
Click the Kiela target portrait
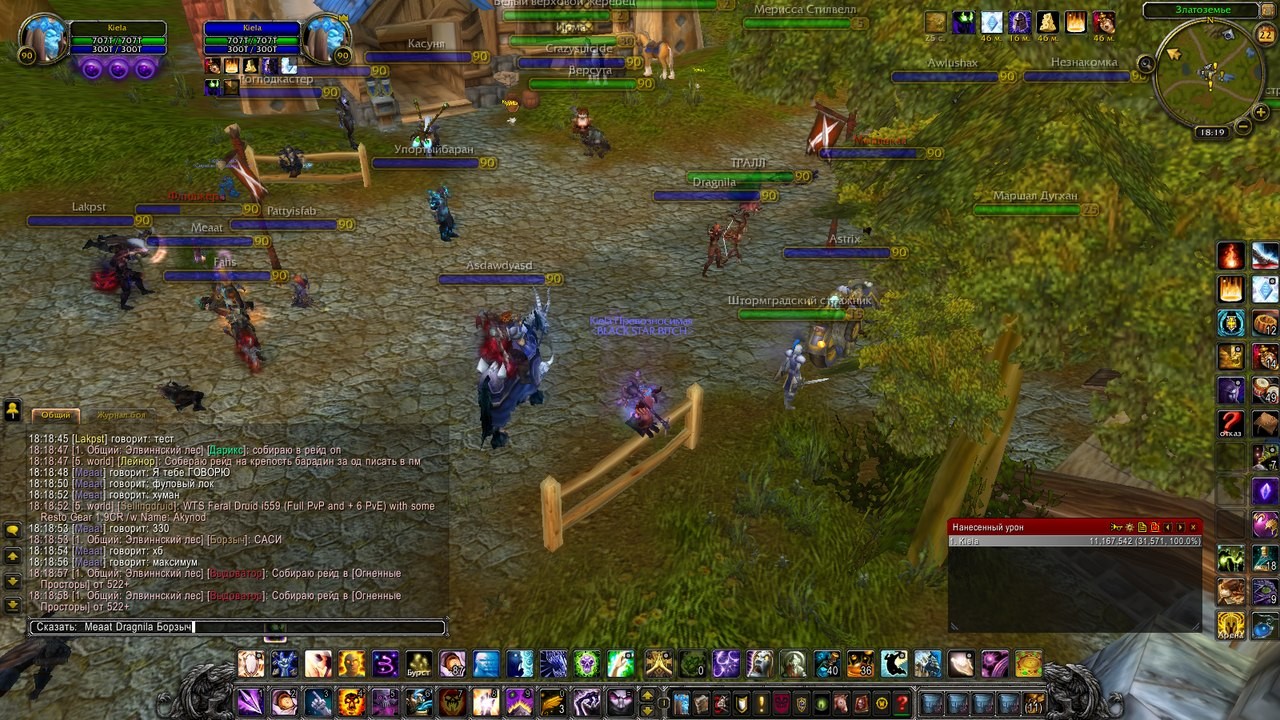tap(326, 40)
